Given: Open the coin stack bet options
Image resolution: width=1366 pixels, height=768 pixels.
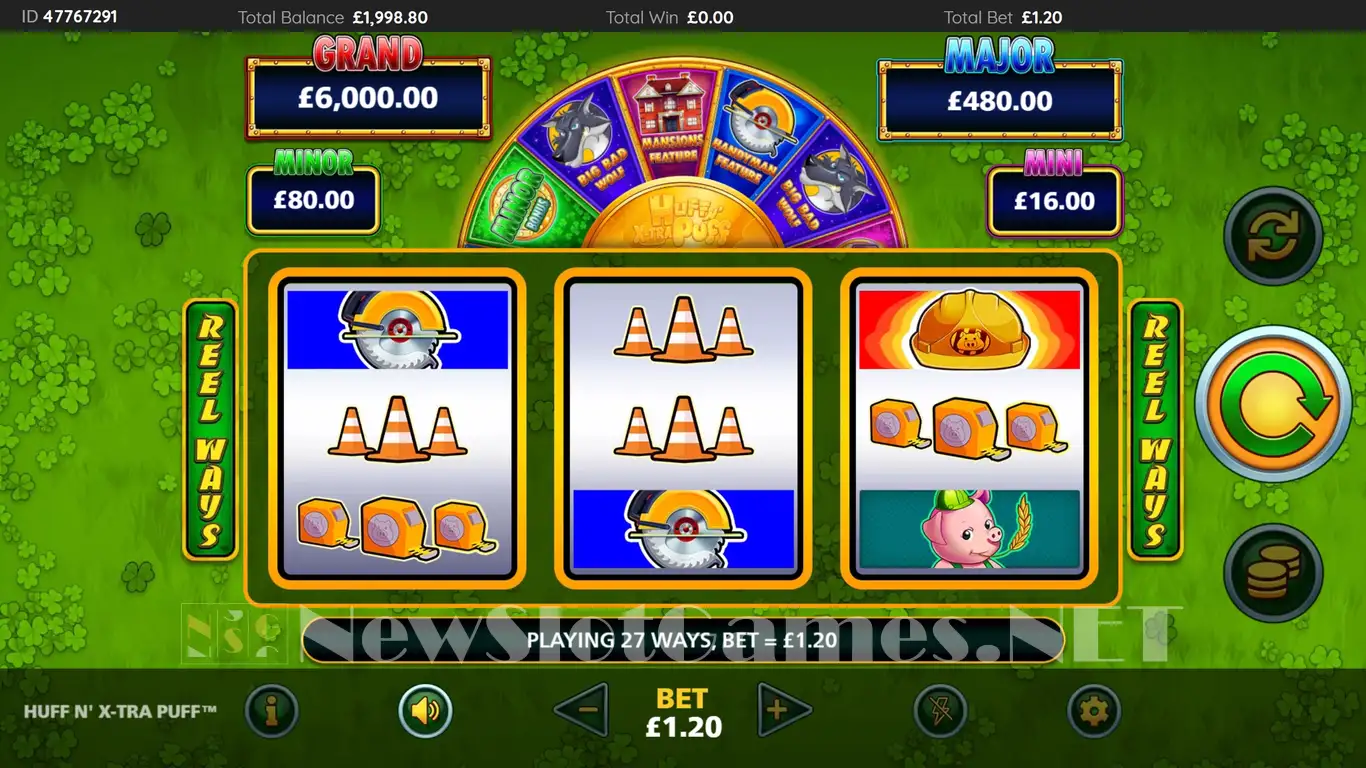Looking at the screenshot, I should coord(1273,573).
